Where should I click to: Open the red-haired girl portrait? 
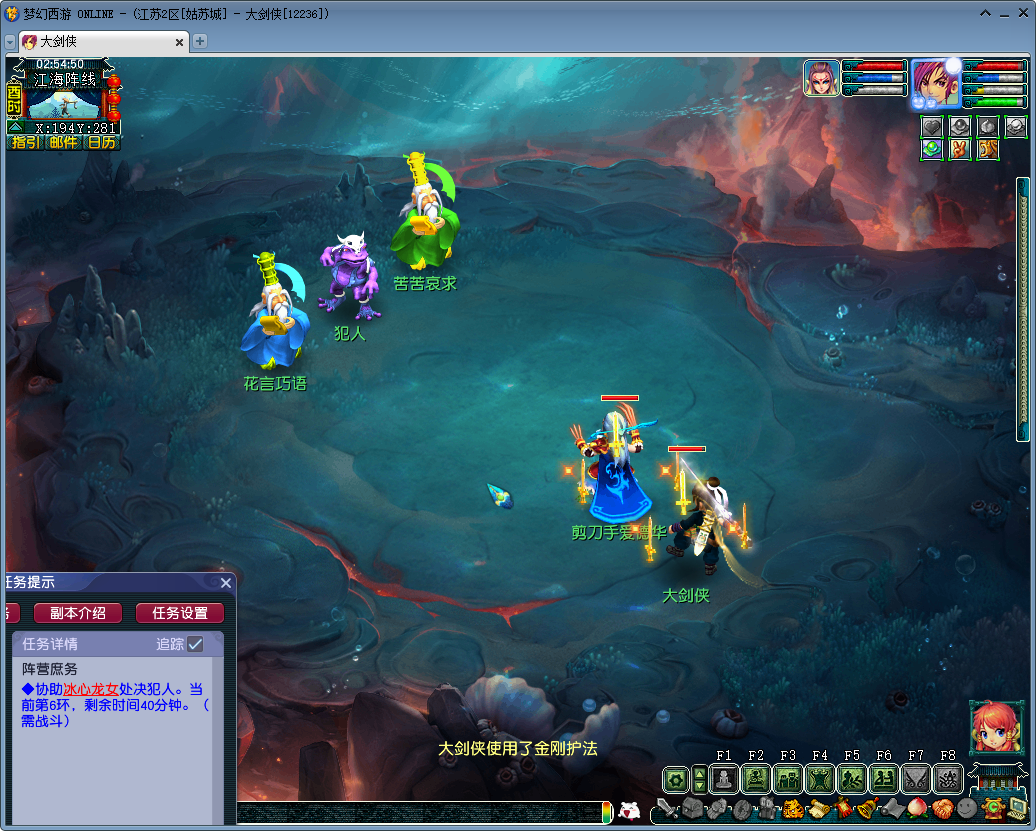coord(994,727)
